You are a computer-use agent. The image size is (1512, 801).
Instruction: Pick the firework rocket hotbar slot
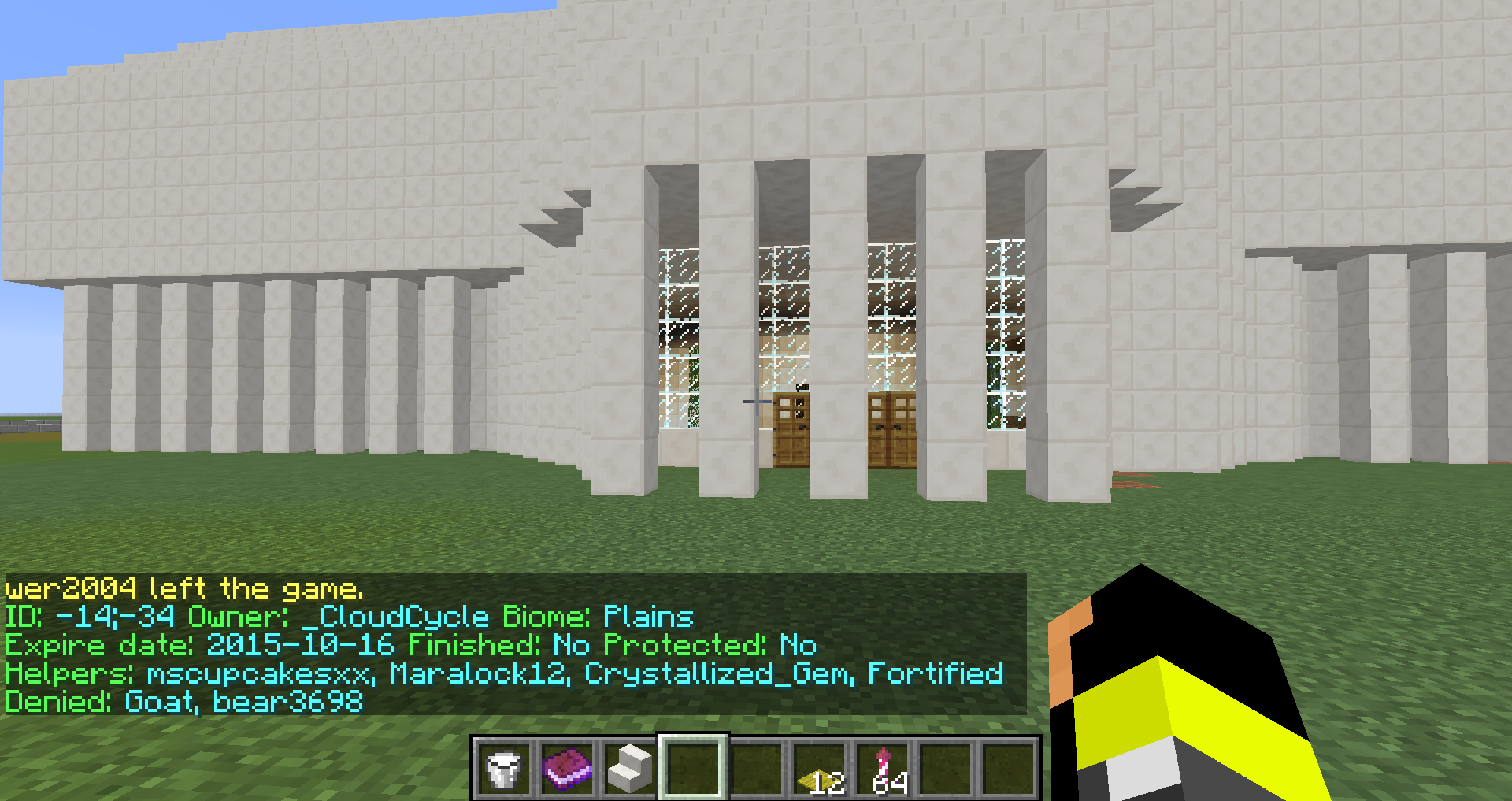[x=883, y=768]
